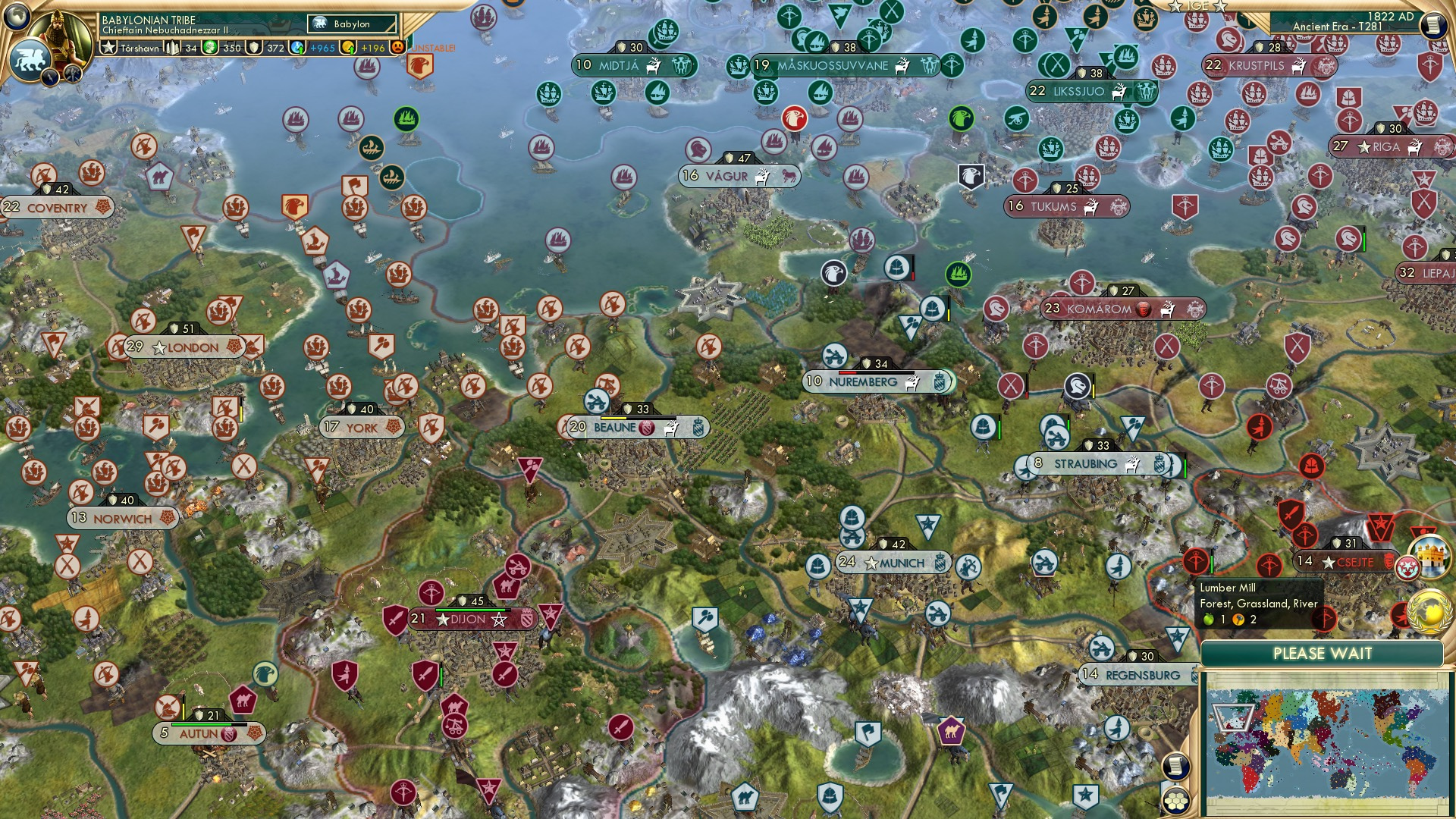Click the gold treasury icon showing 372

(255, 47)
